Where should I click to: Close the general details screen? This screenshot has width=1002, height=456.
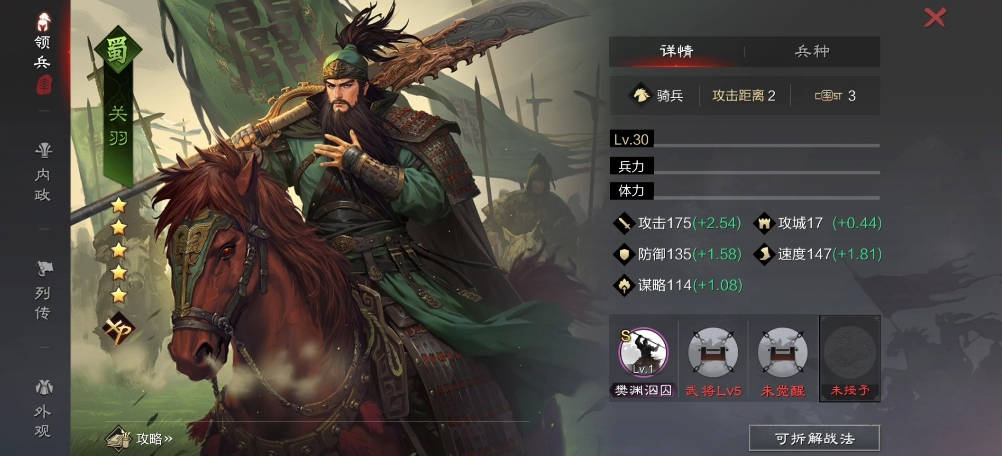(x=935, y=17)
